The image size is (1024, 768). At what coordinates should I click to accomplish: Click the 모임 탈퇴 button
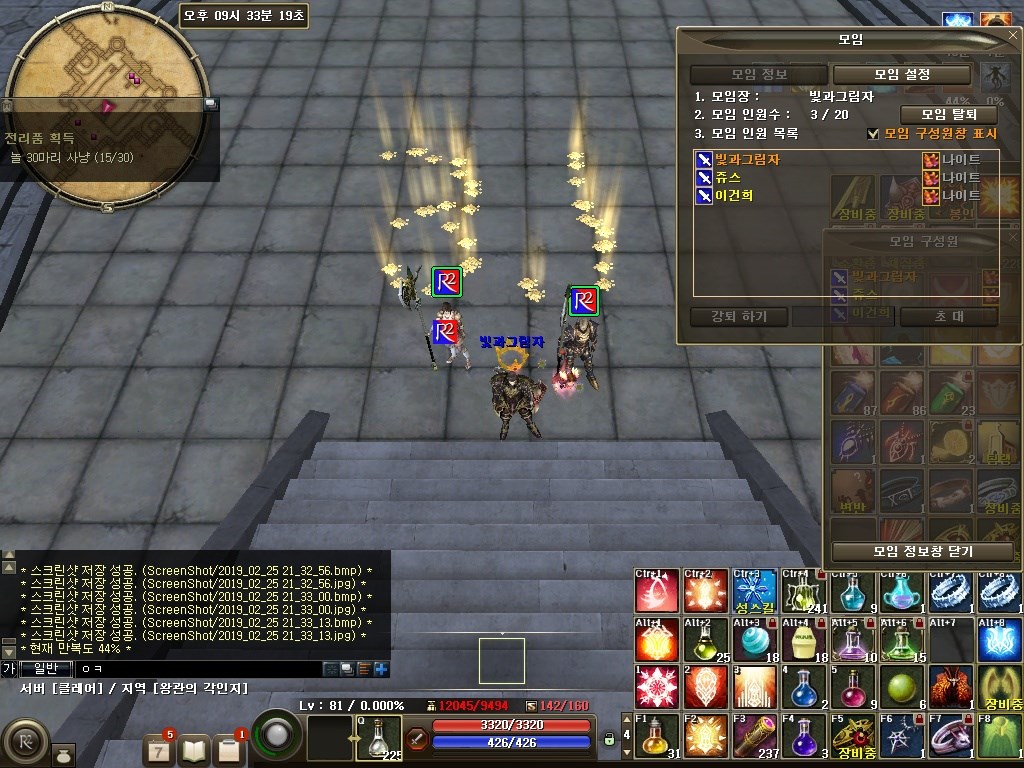[948, 114]
